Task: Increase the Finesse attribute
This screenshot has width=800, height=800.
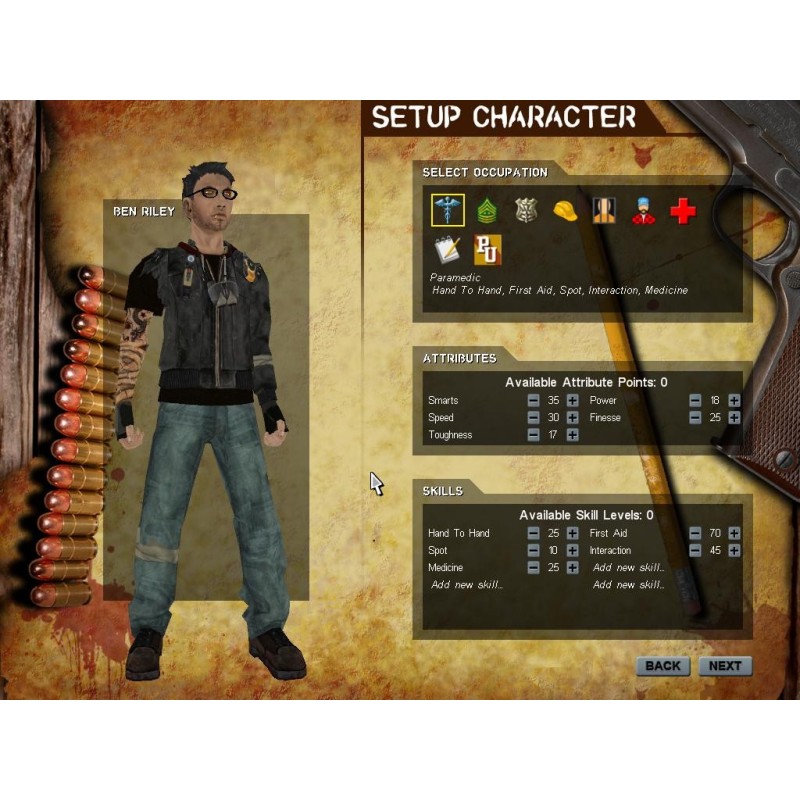Action: point(734,418)
